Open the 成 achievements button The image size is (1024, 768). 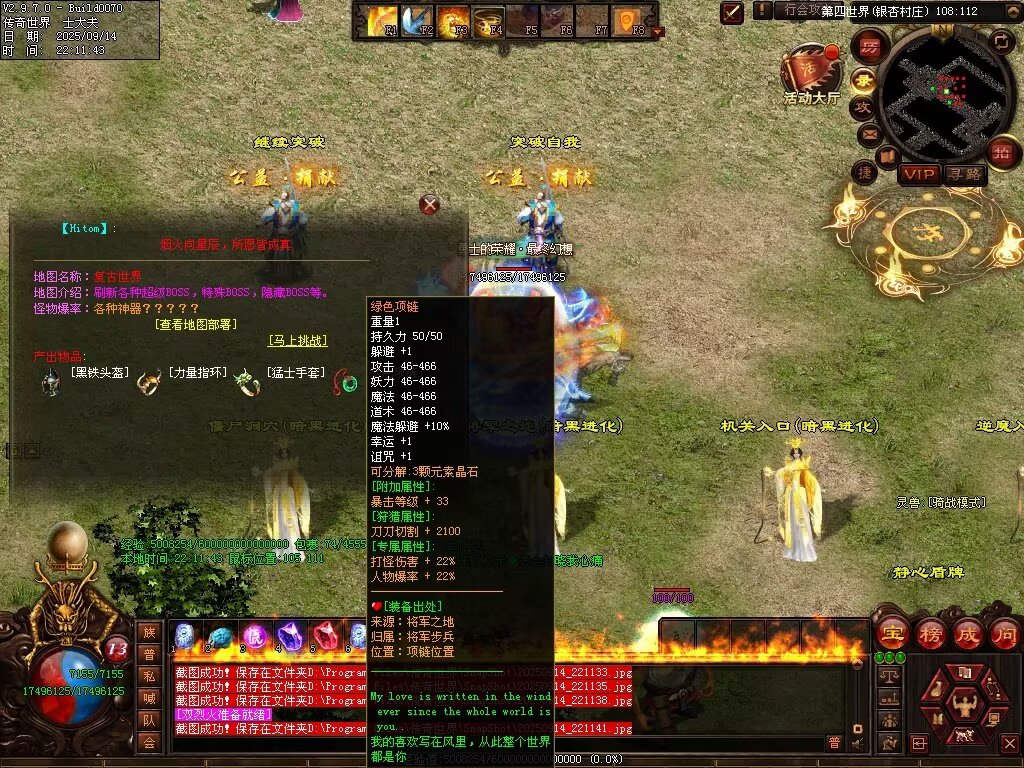(967, 633)
